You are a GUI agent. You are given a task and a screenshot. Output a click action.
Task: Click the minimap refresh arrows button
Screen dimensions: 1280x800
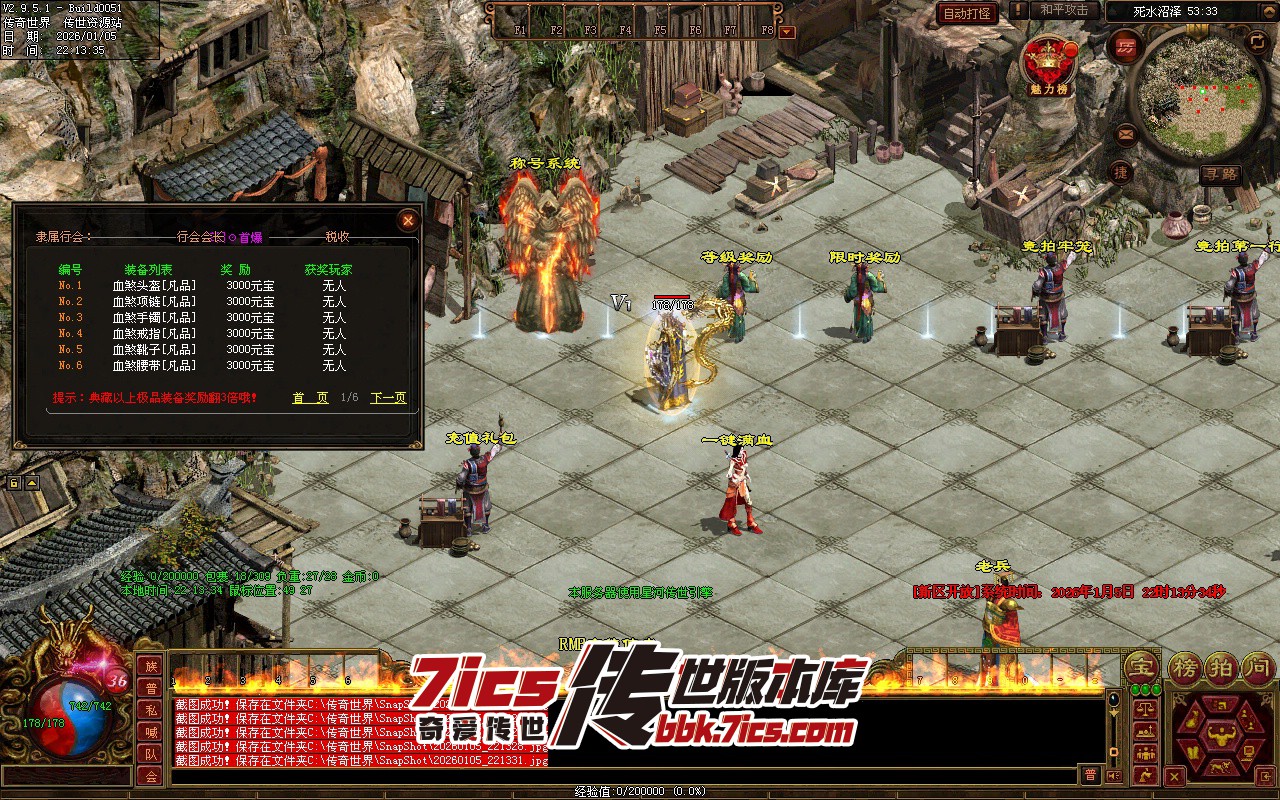coord(1257,42)
